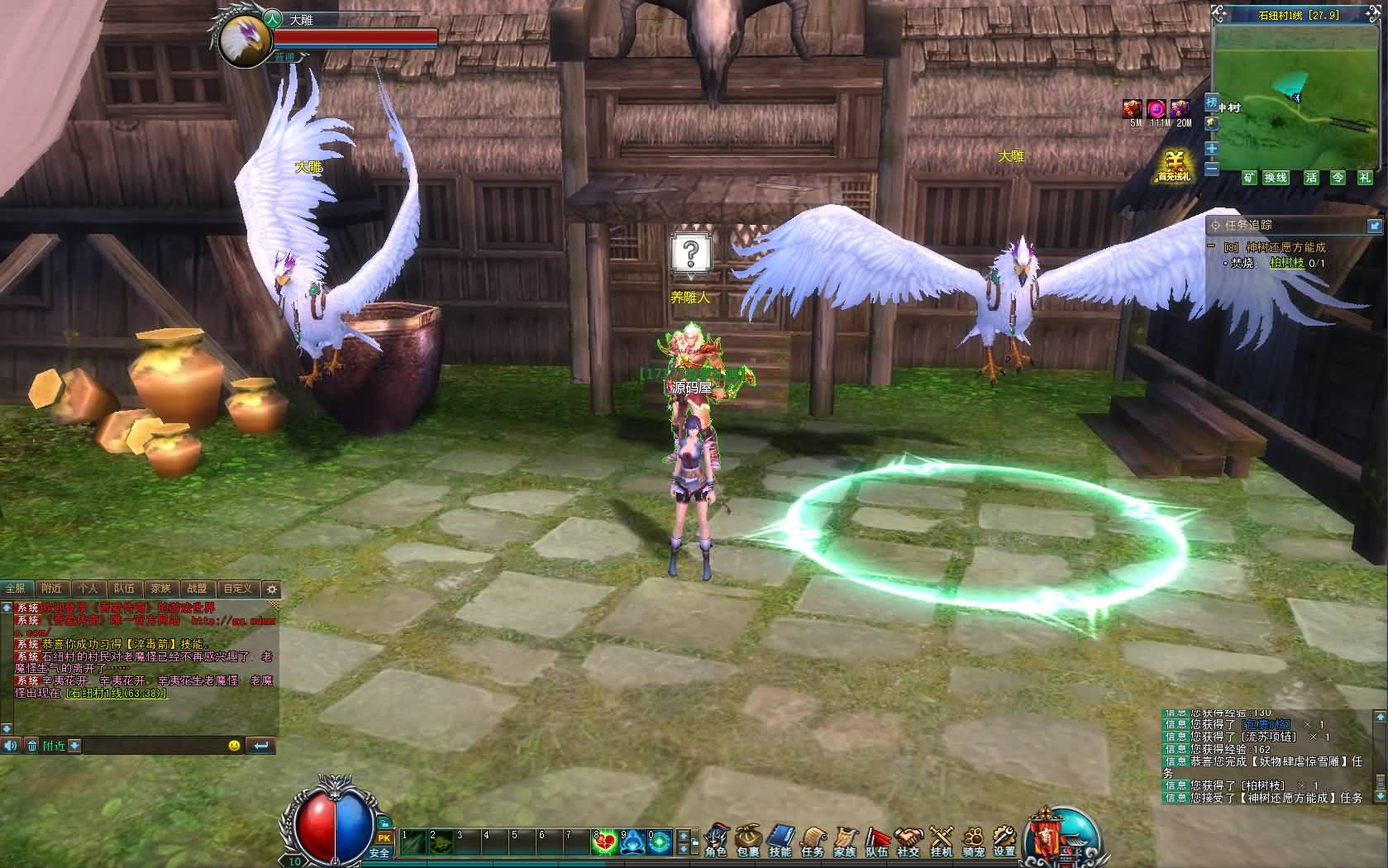Open the 设置 settings menu
The width and height of the screenshot is (1388, 868).
[x=1004, y=840]
